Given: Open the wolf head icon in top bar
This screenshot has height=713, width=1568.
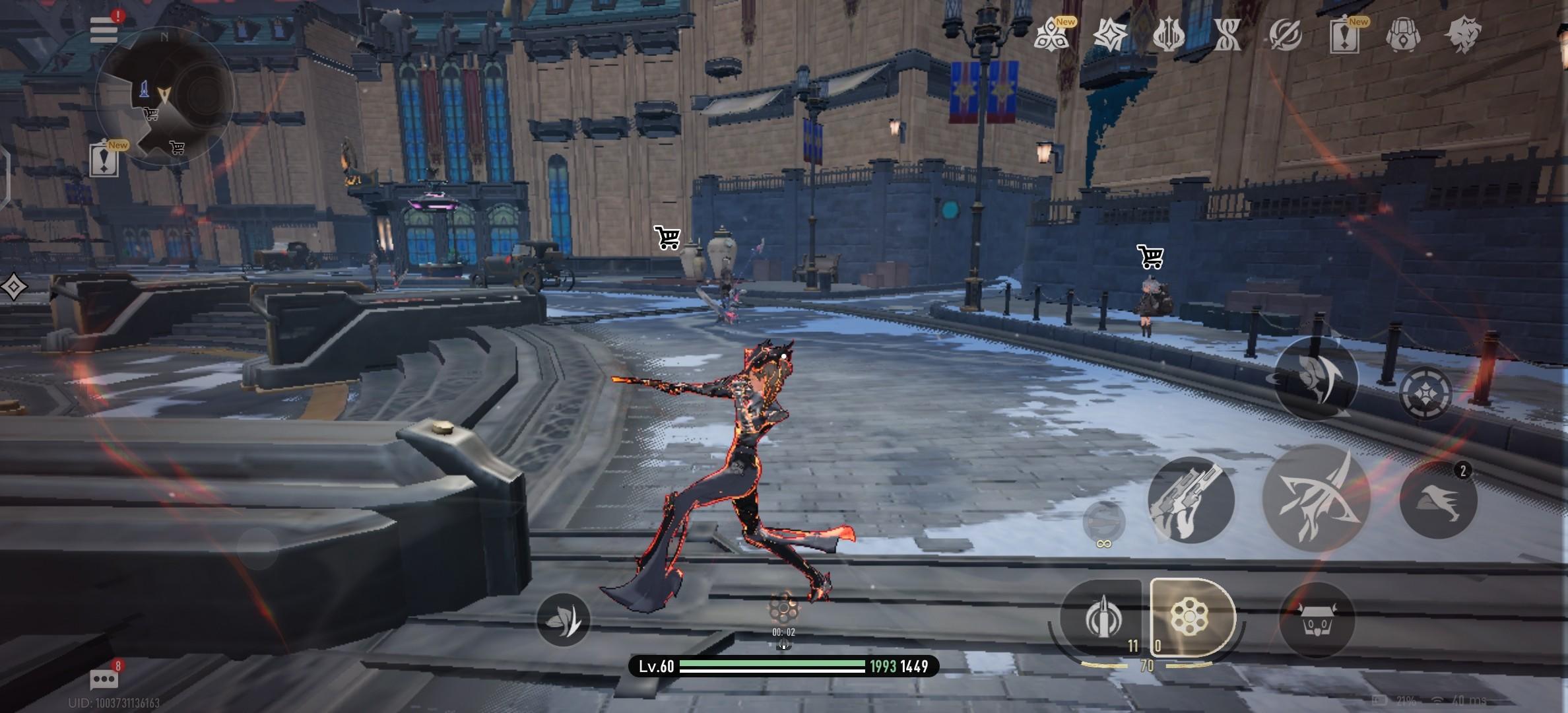Looking at the screenshot, I should (1462, 34).
